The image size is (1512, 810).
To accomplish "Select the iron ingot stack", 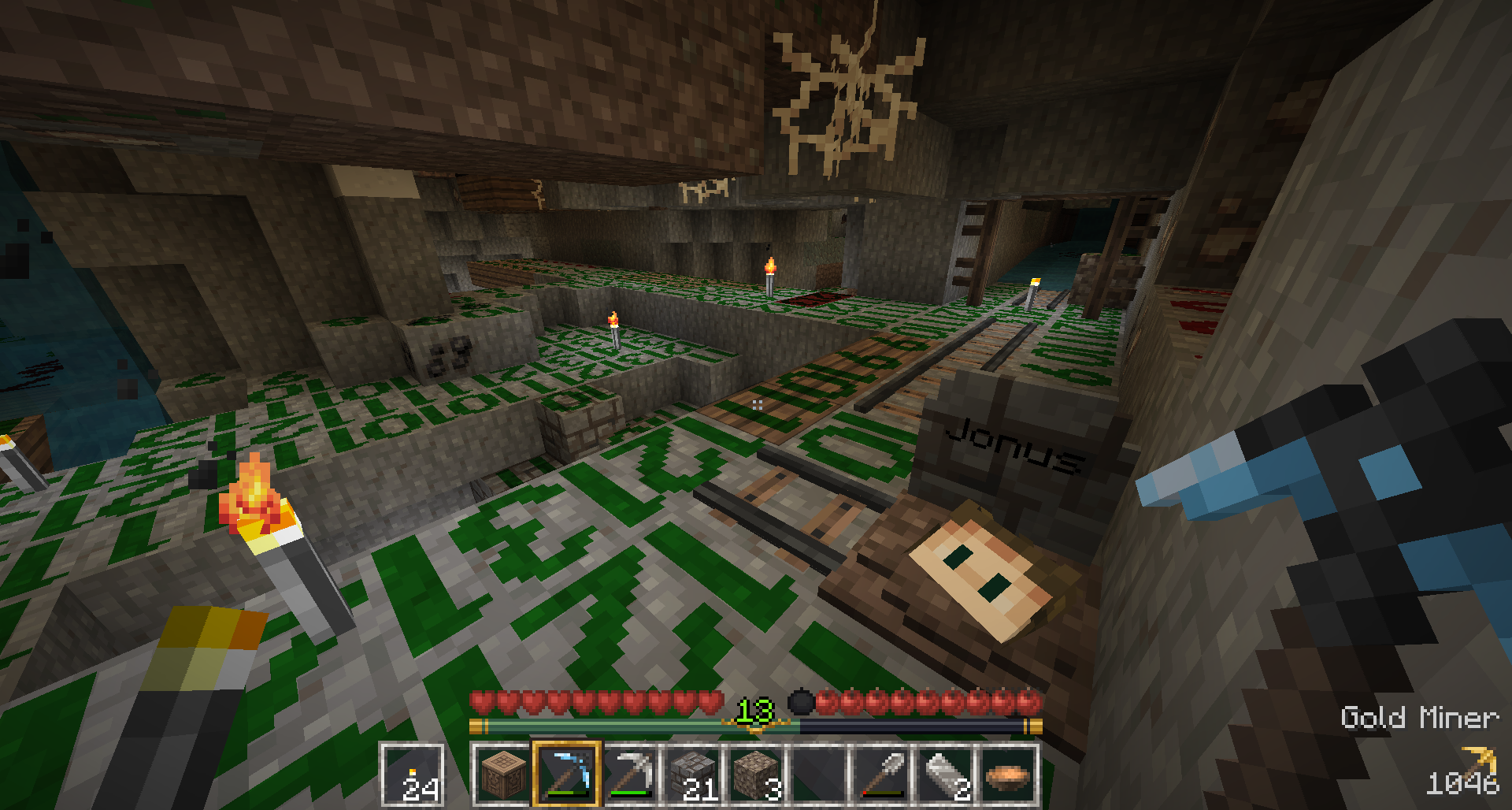I will tap(945, 775).
